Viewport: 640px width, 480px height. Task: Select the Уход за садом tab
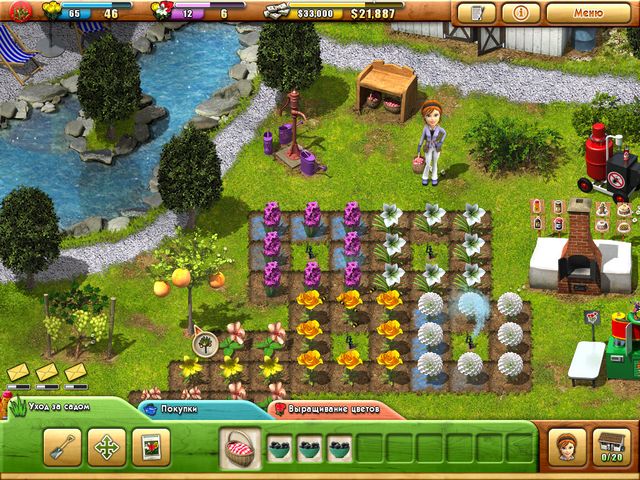click(58, 407)
